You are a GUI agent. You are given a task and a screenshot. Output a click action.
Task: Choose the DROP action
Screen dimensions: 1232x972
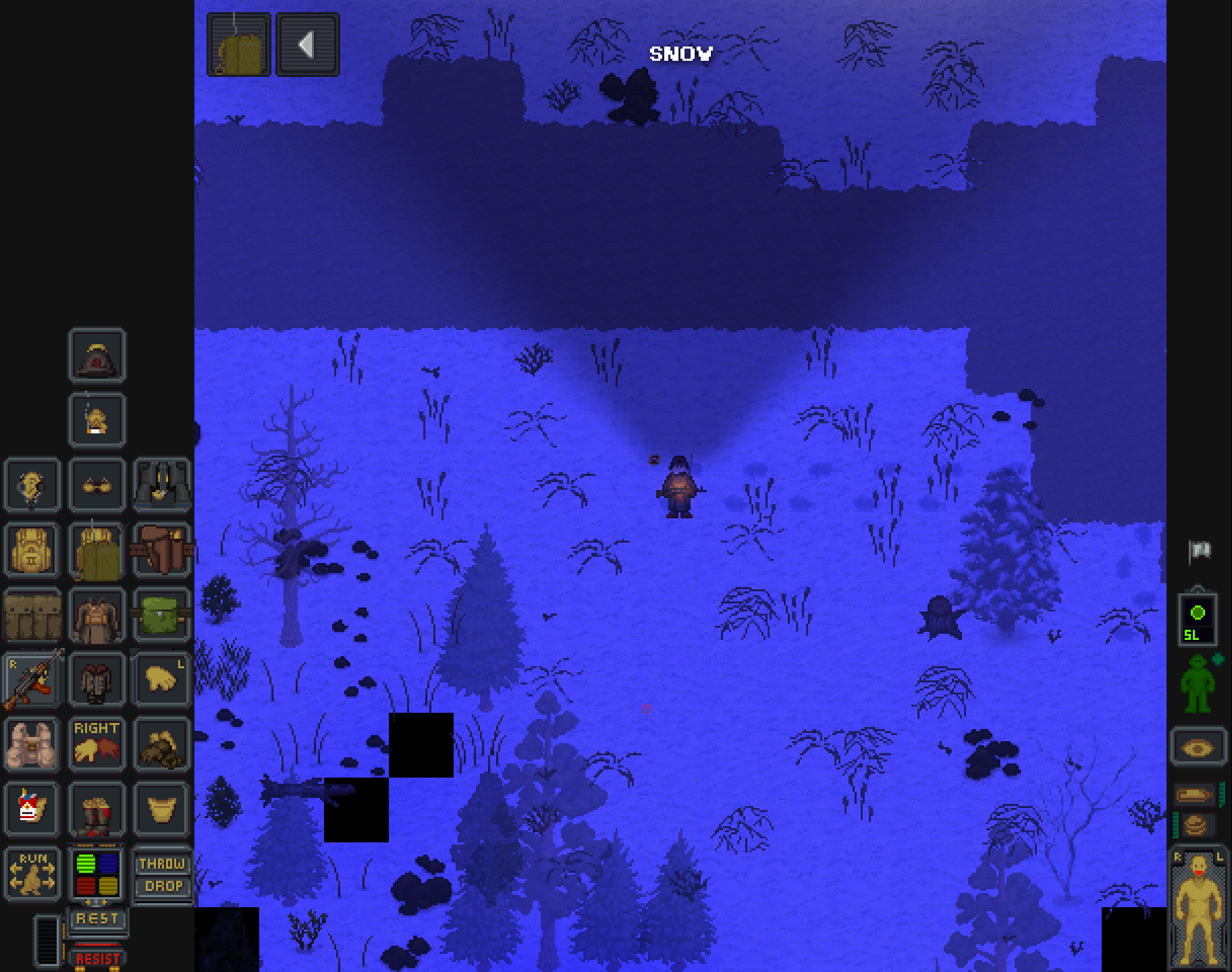(x=162, y=886)
